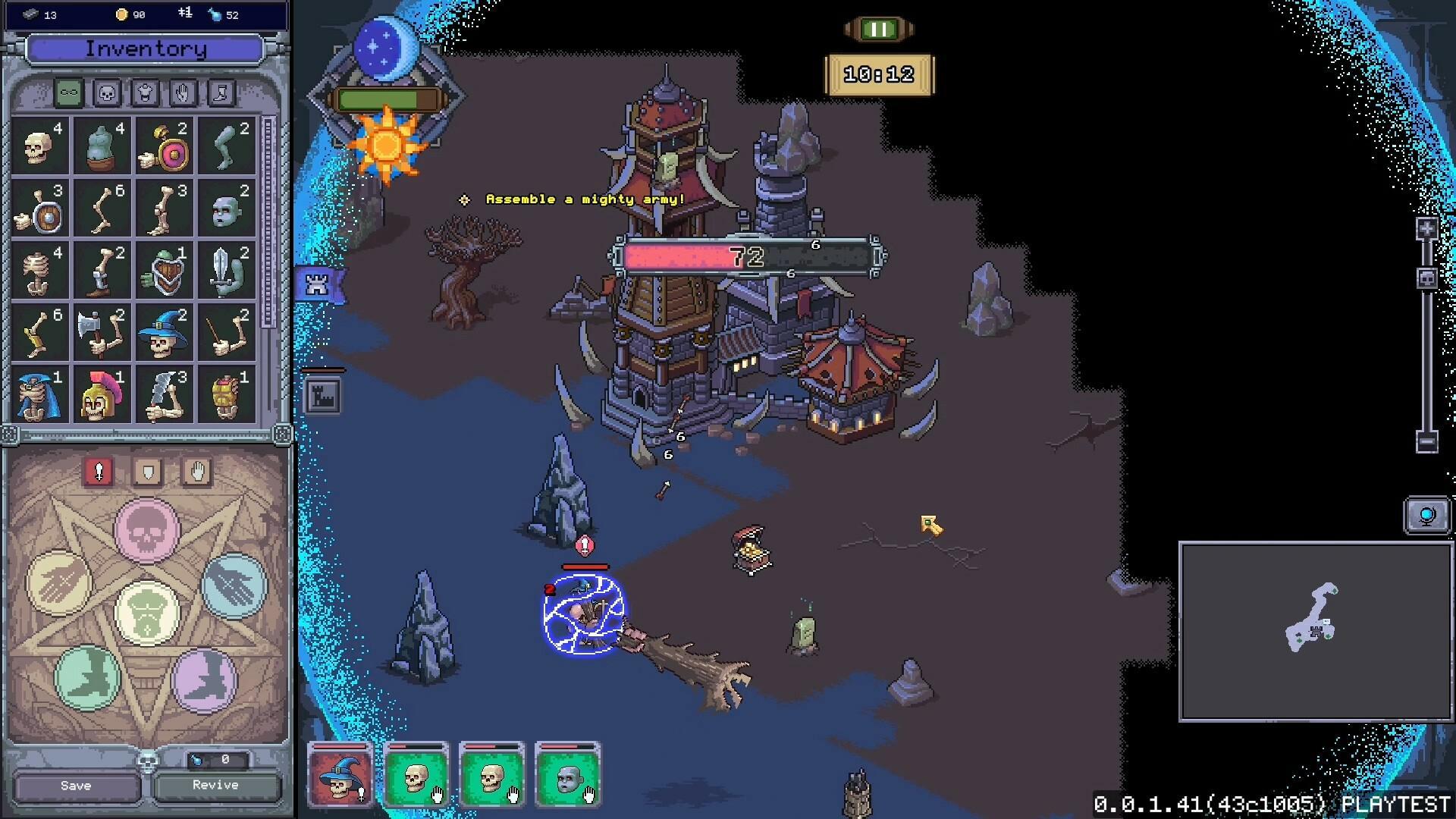Toggle the hand arms filter in the Inventory

[181, 93]
